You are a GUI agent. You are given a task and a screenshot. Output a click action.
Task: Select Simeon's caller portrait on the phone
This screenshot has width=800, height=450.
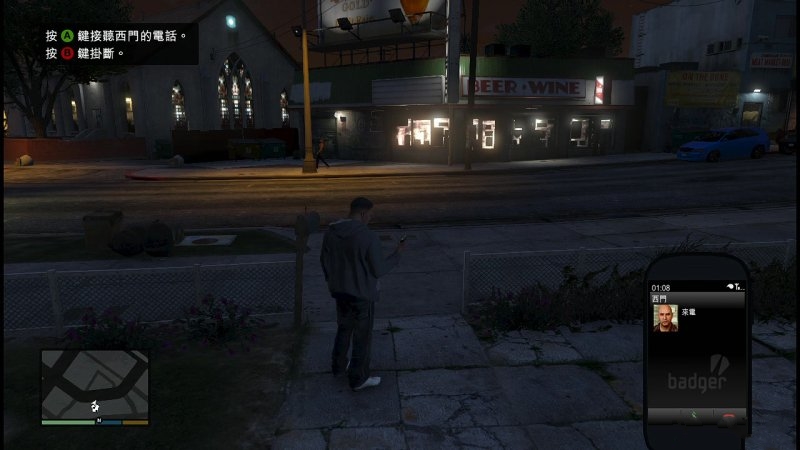click(665, 318)
